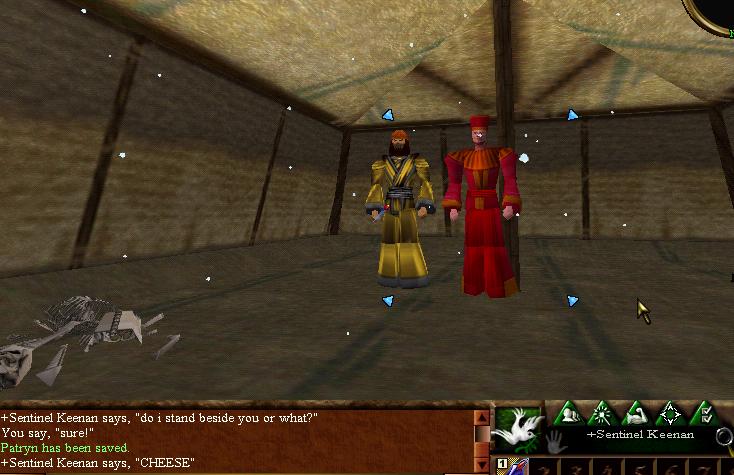Click the chat message window
Image resolution: width=734 pixels, height=475 pixels.
(236, 440)
